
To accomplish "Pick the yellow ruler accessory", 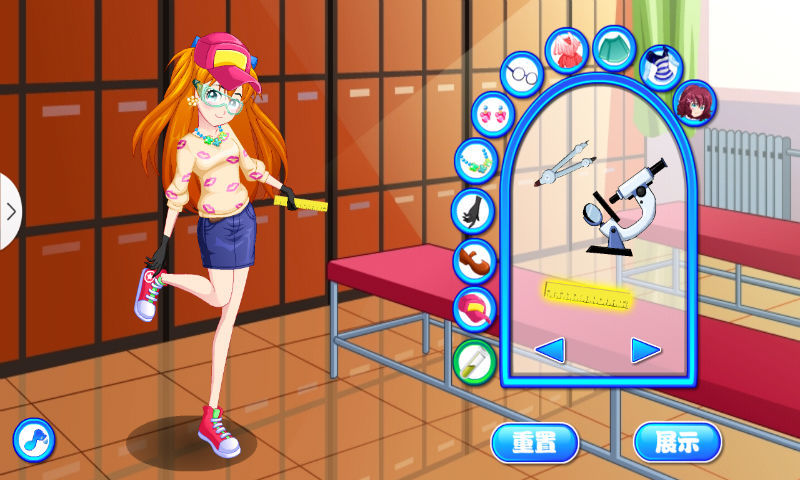I will [x=586, y=294].
